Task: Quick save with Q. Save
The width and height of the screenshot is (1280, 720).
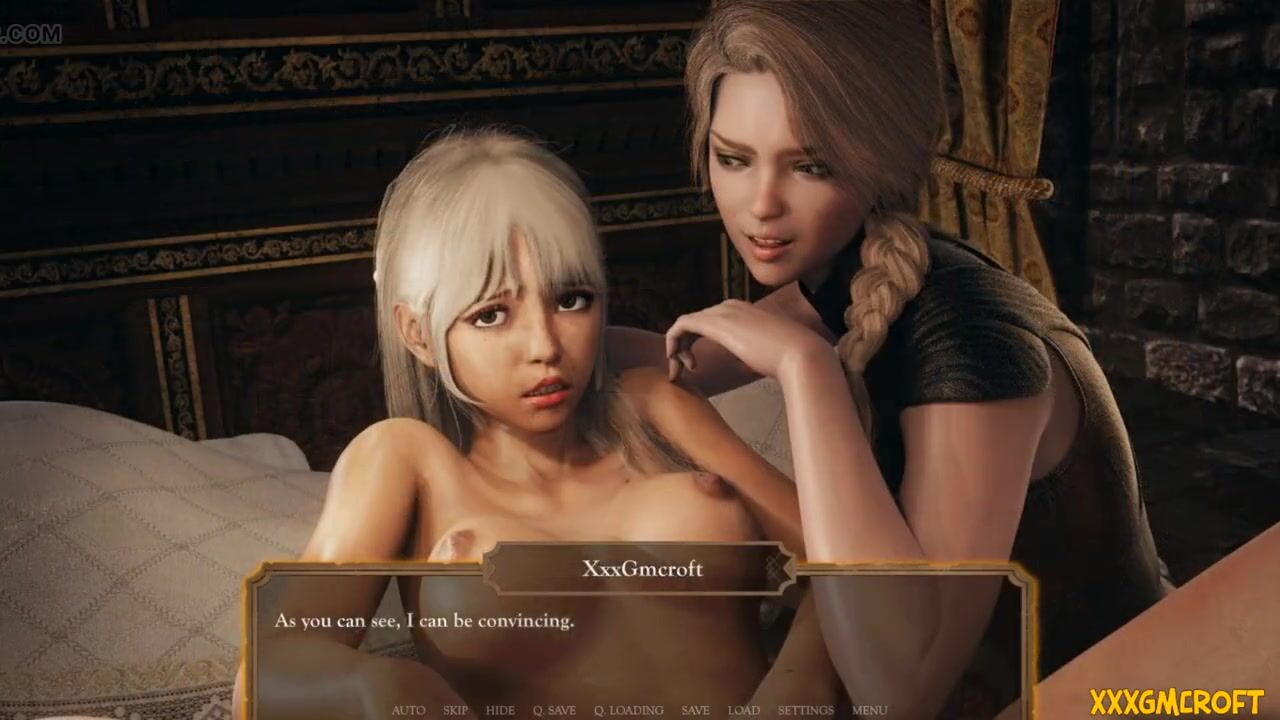Action: (554, 710)
